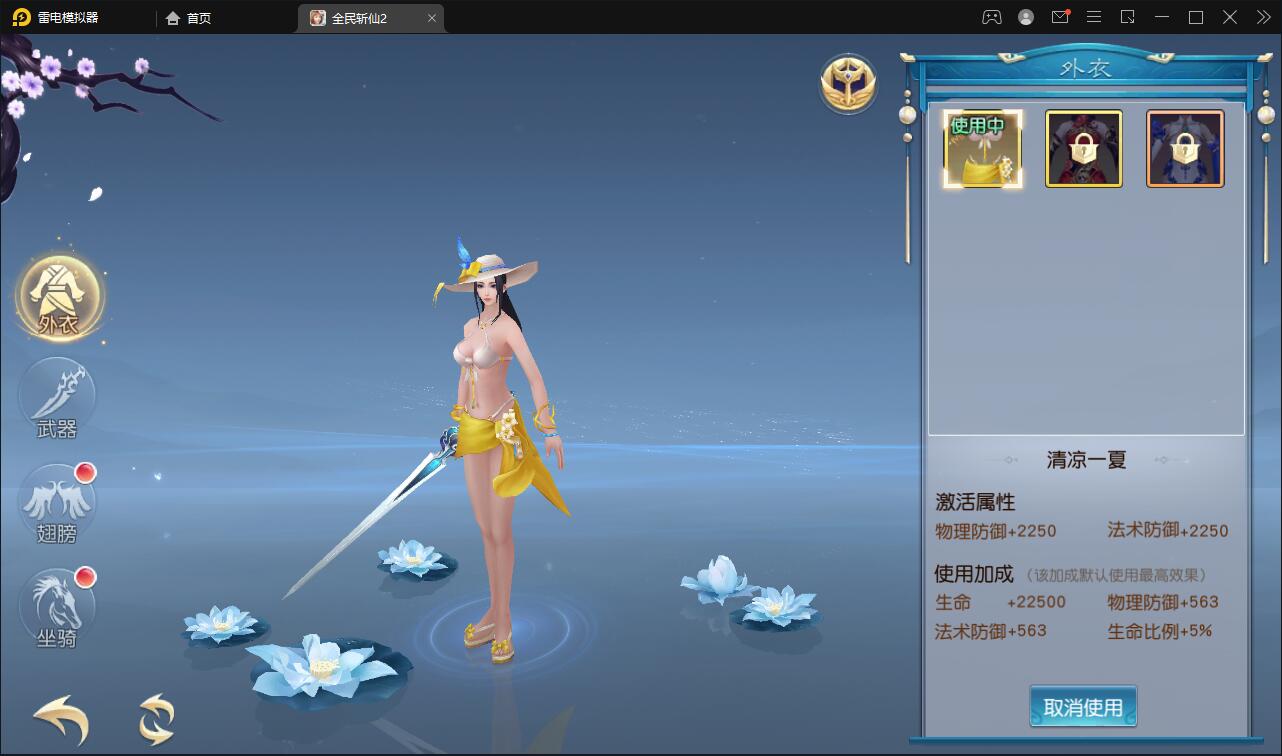
Task: Select the locked red outfit thumbnail
Action: 1084,148
